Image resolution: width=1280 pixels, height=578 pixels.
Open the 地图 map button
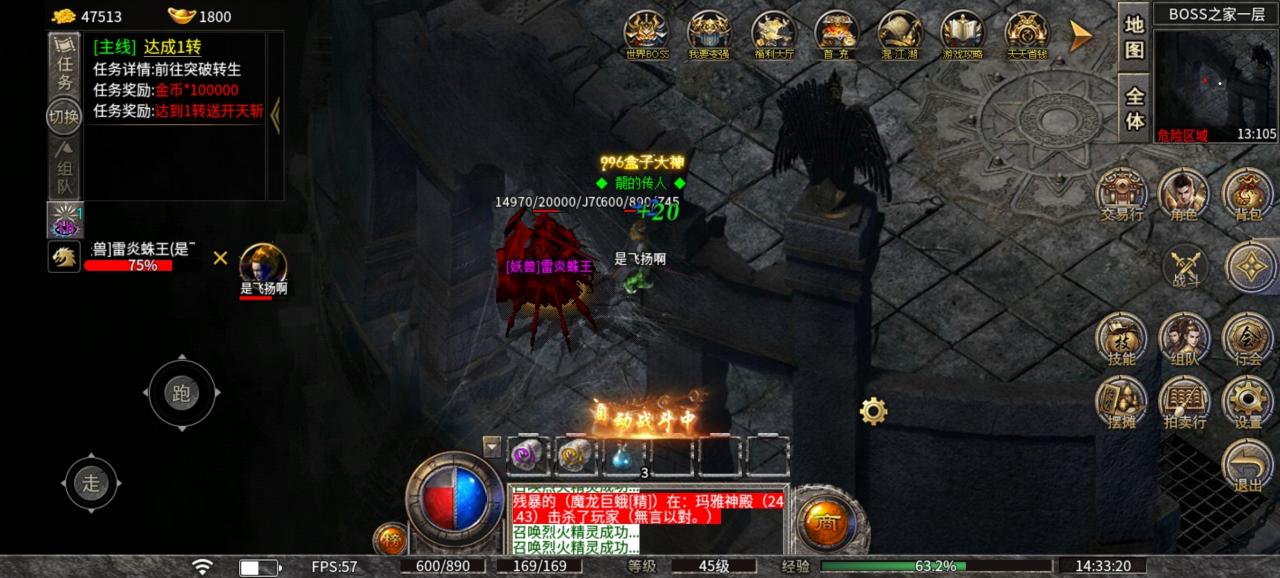pyautogui.click(x=1134, y=38)
